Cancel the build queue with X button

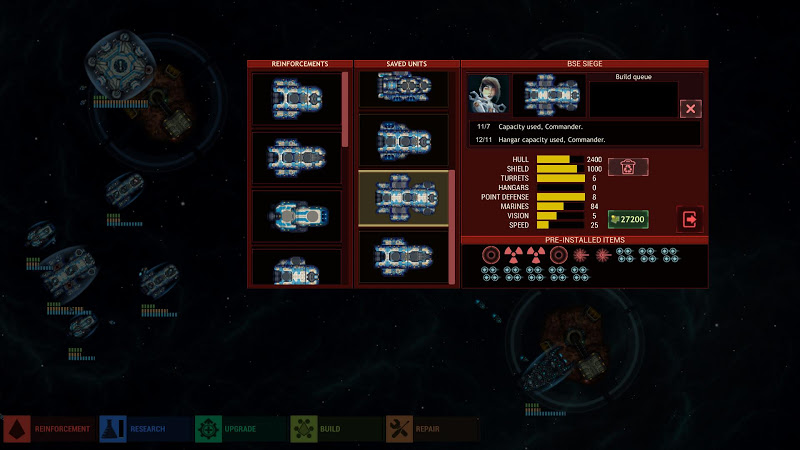click(690, 108)
